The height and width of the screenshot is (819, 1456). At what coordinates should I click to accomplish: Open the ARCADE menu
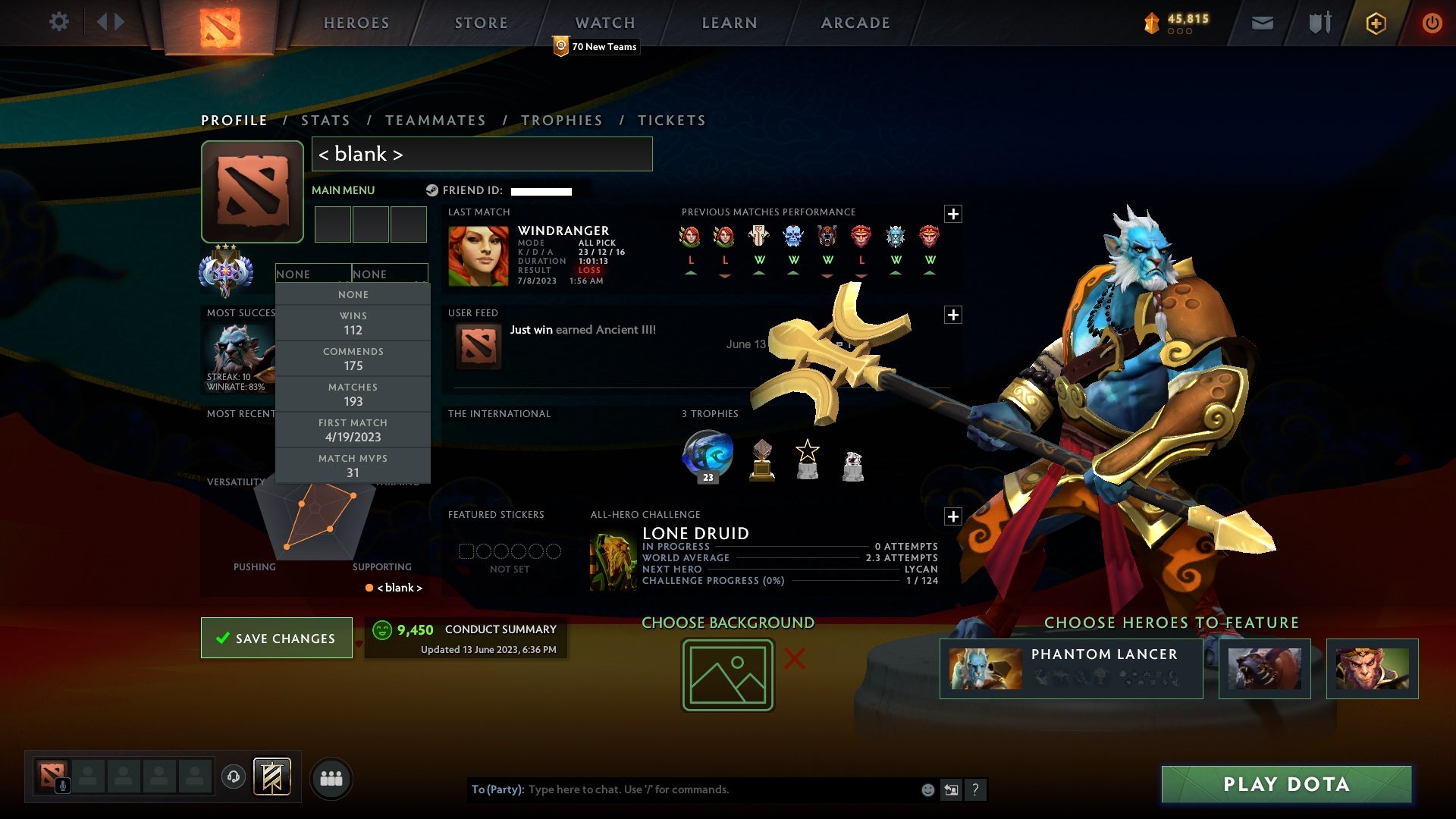[854, 23]
